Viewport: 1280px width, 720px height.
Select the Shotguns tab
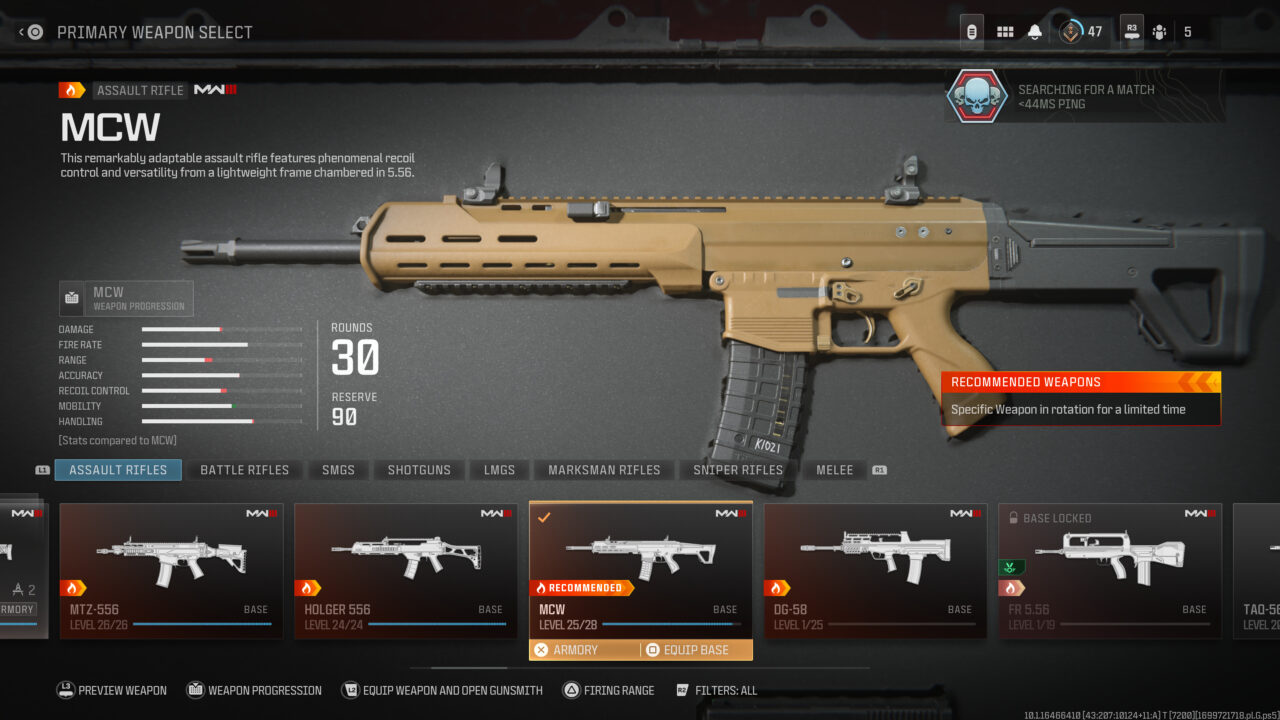(419, 470)
